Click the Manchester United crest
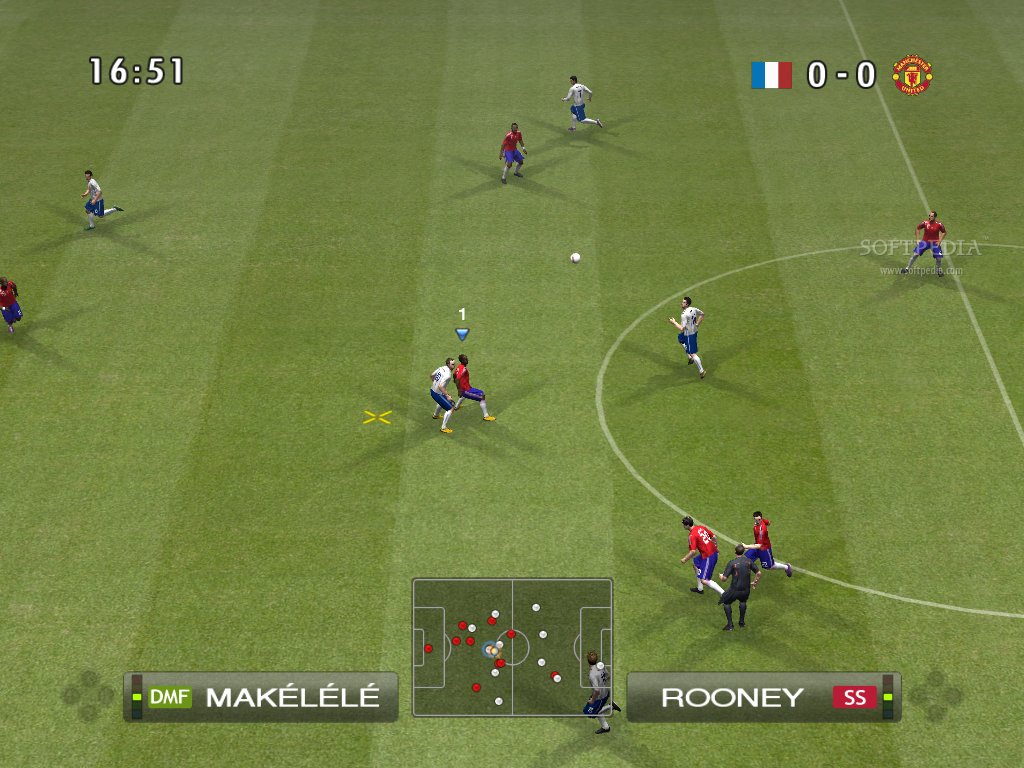The image size is (1024, 768). coord(912,75)
